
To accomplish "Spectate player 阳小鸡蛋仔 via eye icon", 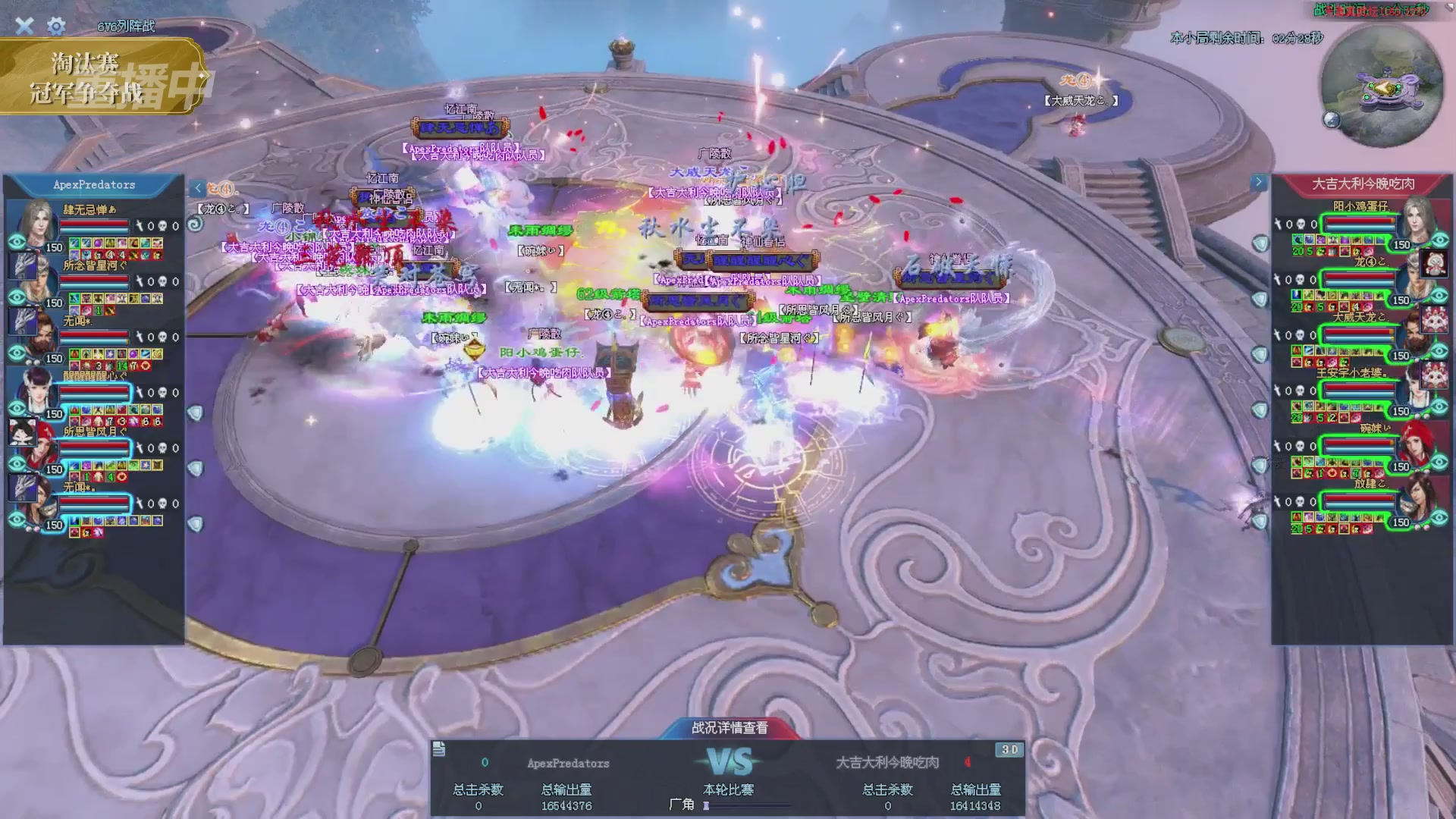I will (1439, 240).
